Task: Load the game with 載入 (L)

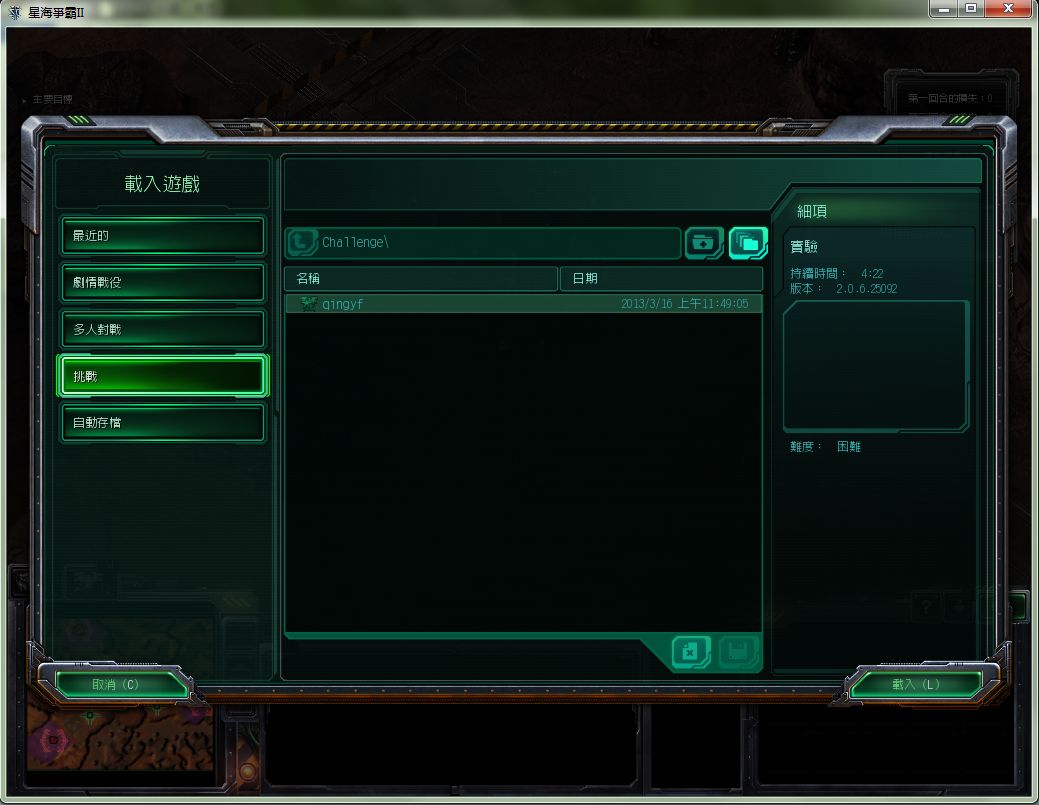Action: pos(916,685)
